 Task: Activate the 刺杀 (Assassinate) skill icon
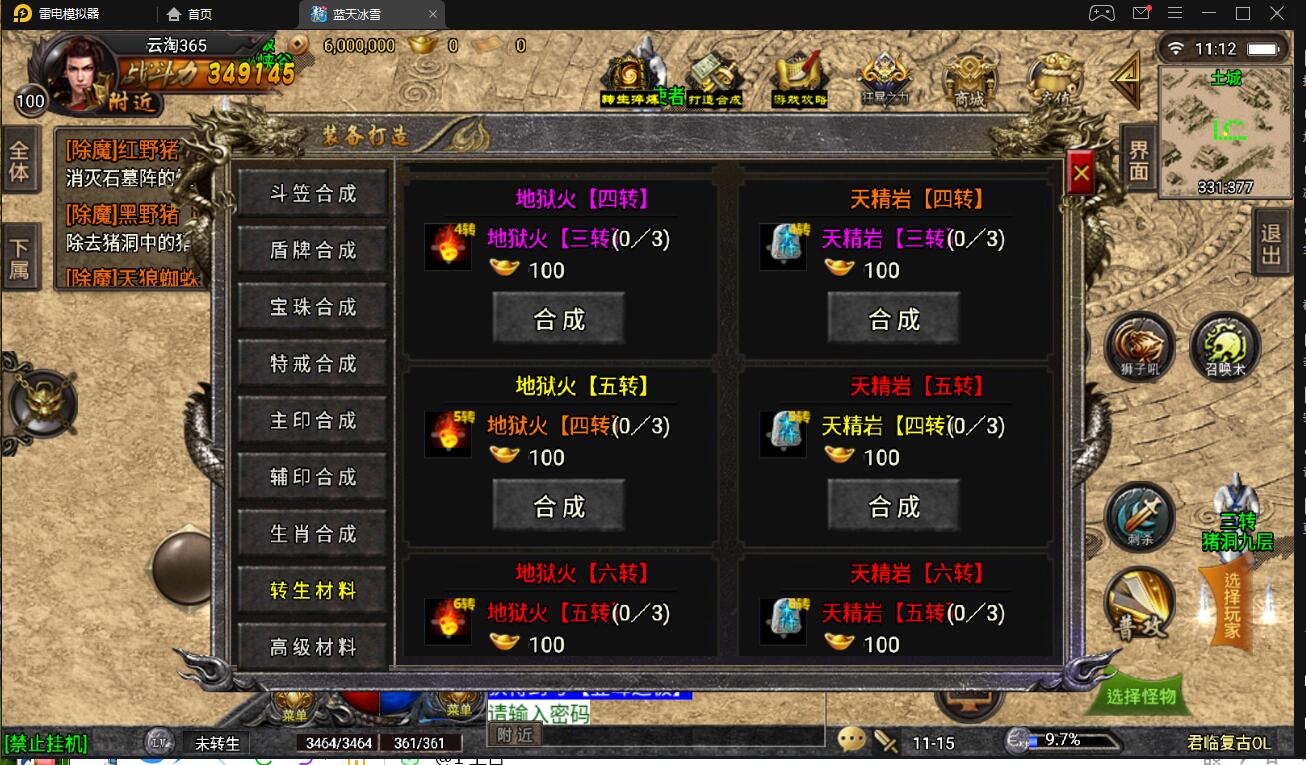click(1140, 518)
